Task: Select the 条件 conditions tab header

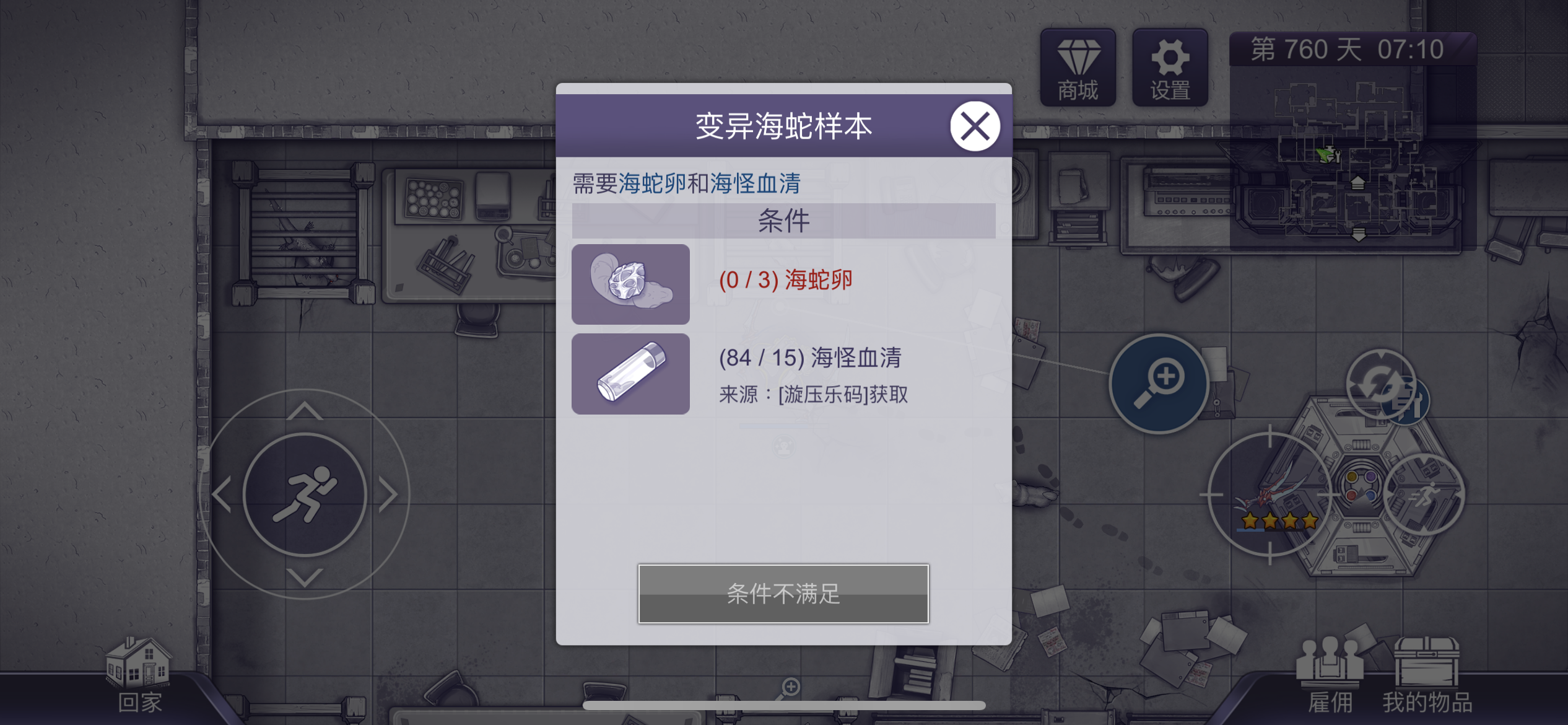Action: coord(783,219)
